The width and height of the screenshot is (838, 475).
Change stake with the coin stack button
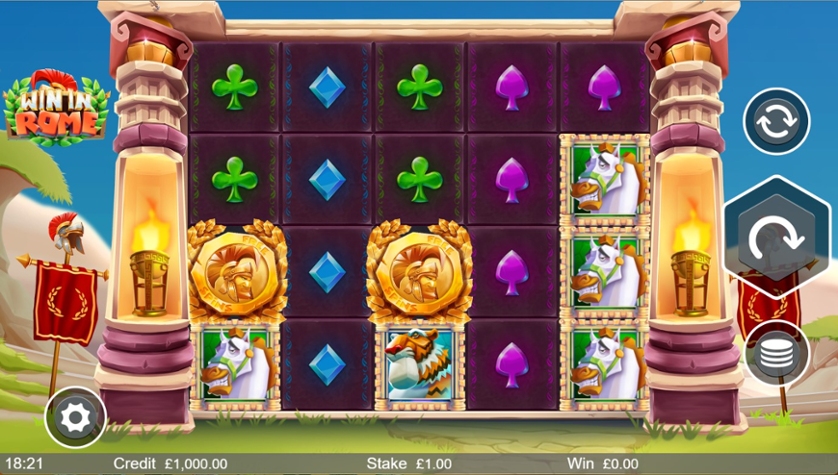click(x=777, y=353)
